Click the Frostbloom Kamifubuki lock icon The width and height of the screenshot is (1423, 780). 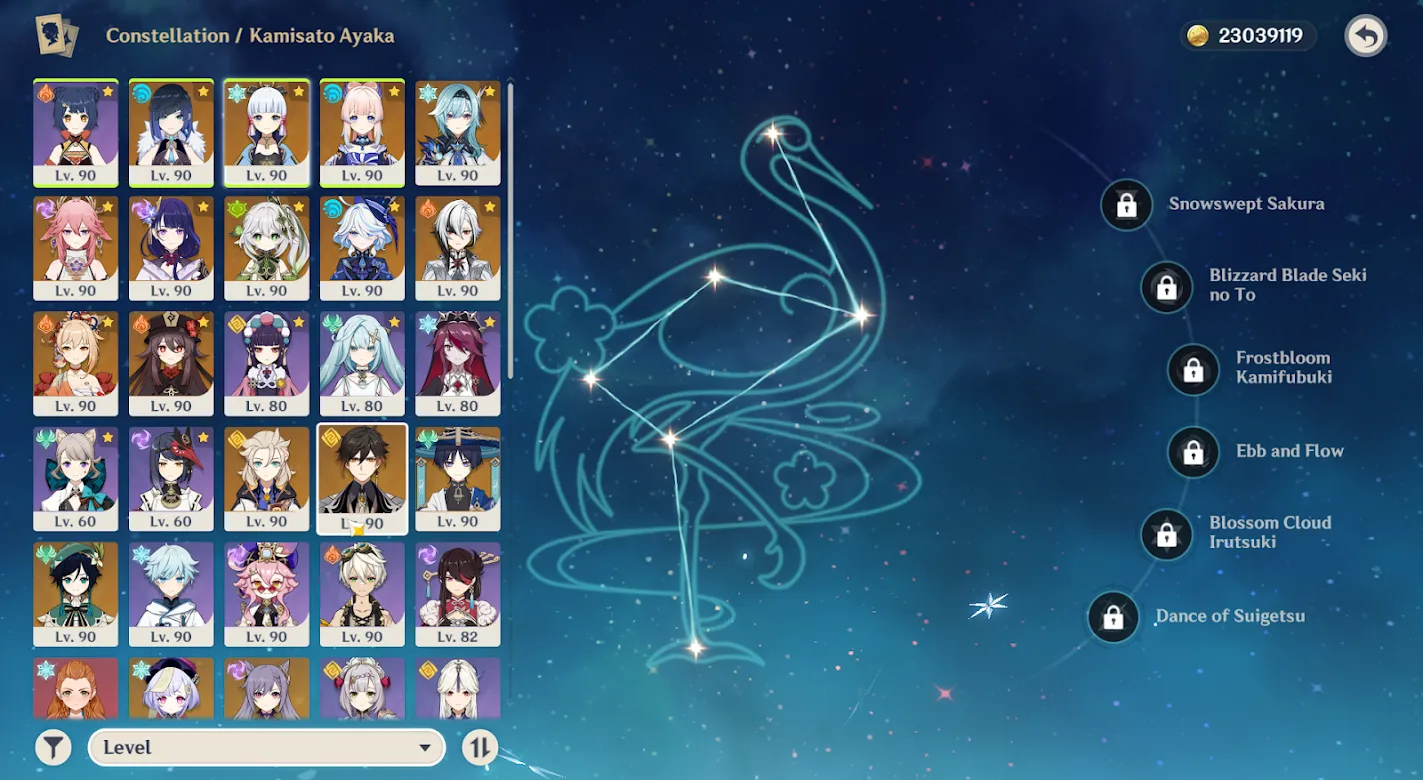tap(1192, 369)
